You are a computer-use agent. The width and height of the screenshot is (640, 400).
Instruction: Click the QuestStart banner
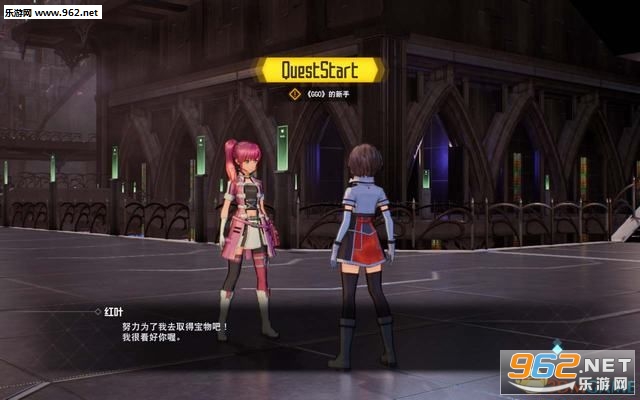tap(319, 70)
